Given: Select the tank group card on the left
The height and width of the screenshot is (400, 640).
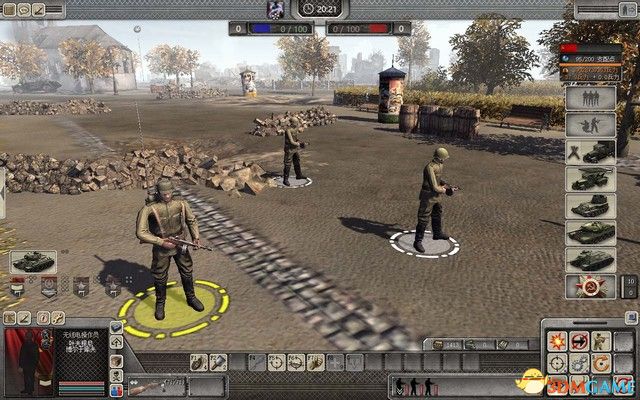Looking at the screenshot, I should [33, 262].
